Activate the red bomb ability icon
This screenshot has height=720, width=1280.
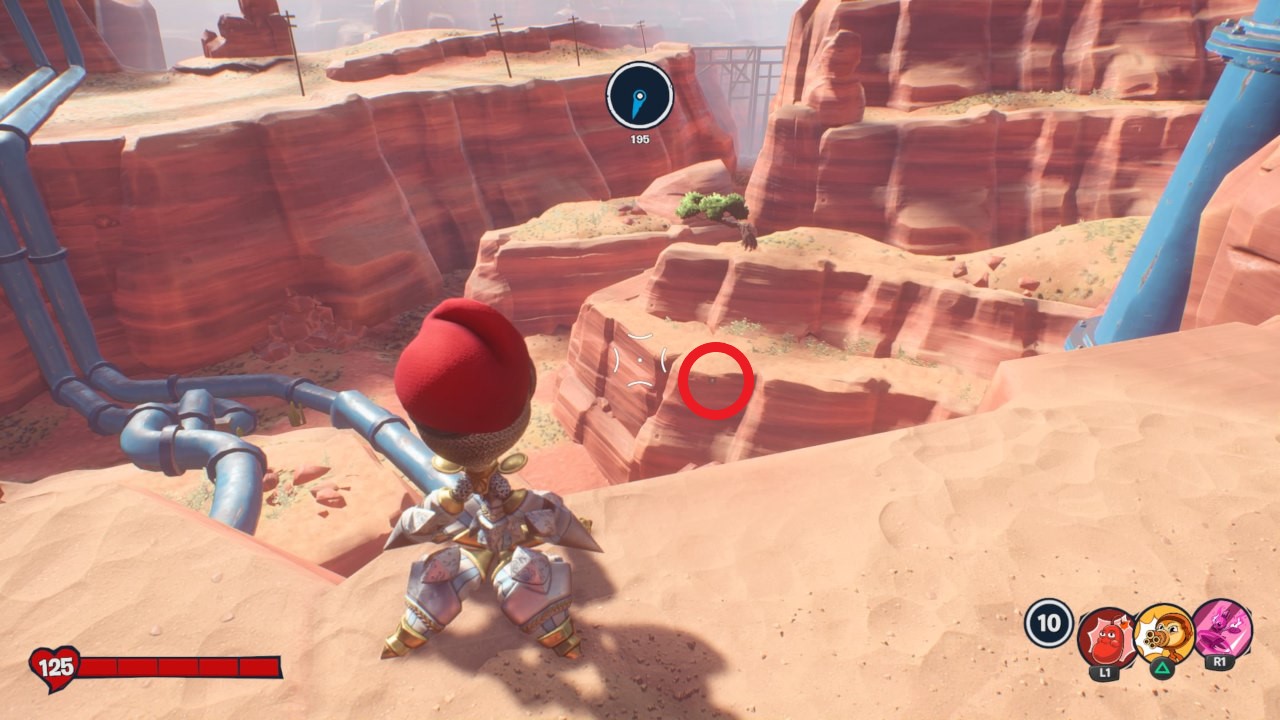pyautogui.click(x=1106, y=636)
